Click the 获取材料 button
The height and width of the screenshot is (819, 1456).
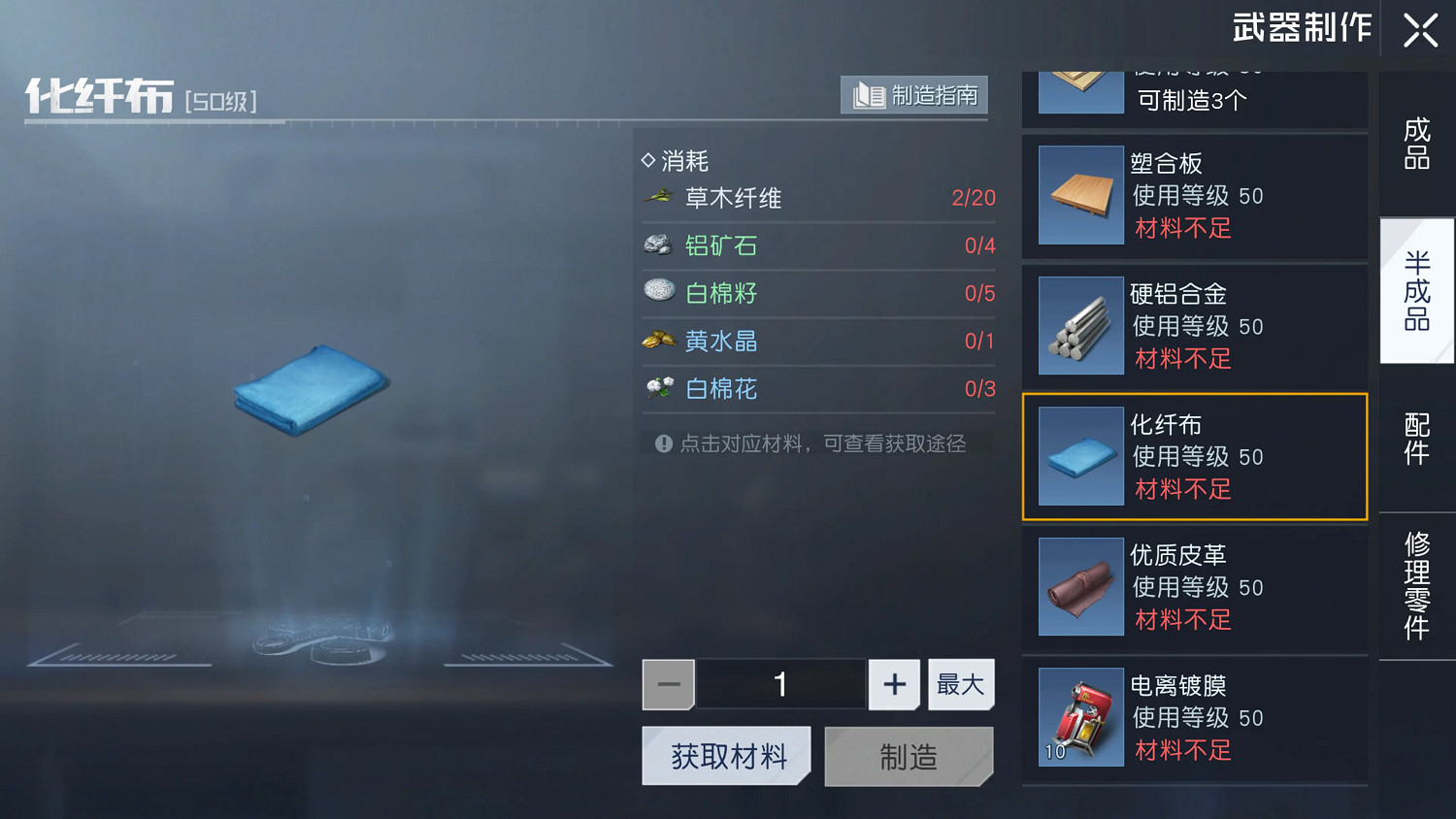pyautogui.click(x=726, y=756)
